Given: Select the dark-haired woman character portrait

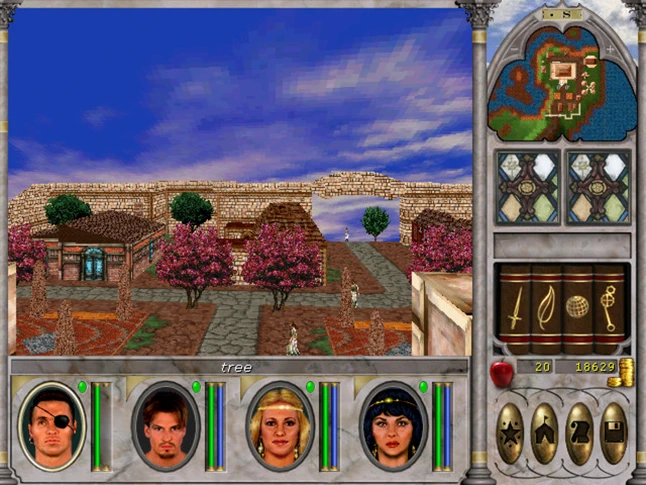Looking at the screenshot, I should coord(393,425).
